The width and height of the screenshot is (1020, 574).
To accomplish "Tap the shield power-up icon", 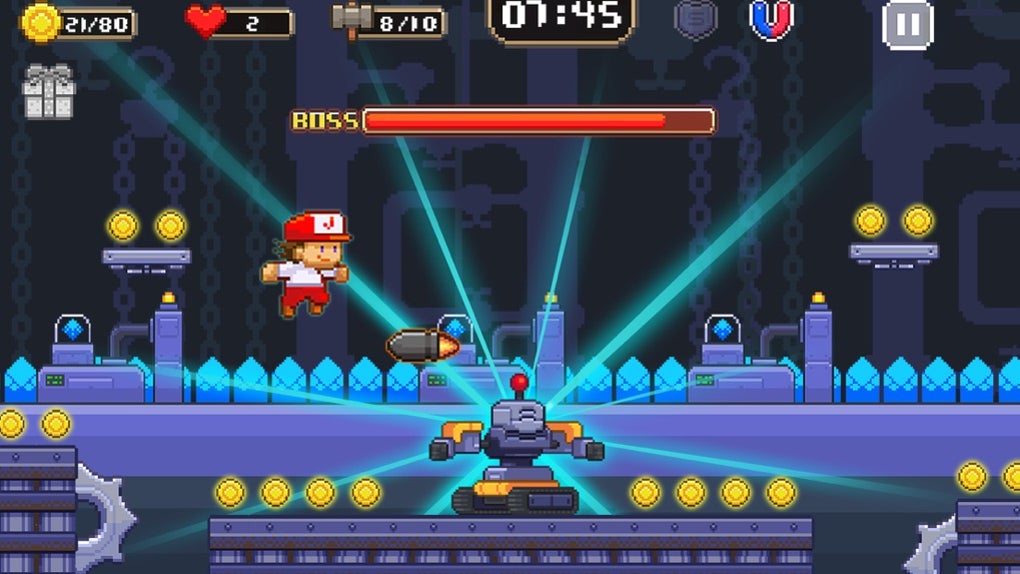I will coord(695,19).
